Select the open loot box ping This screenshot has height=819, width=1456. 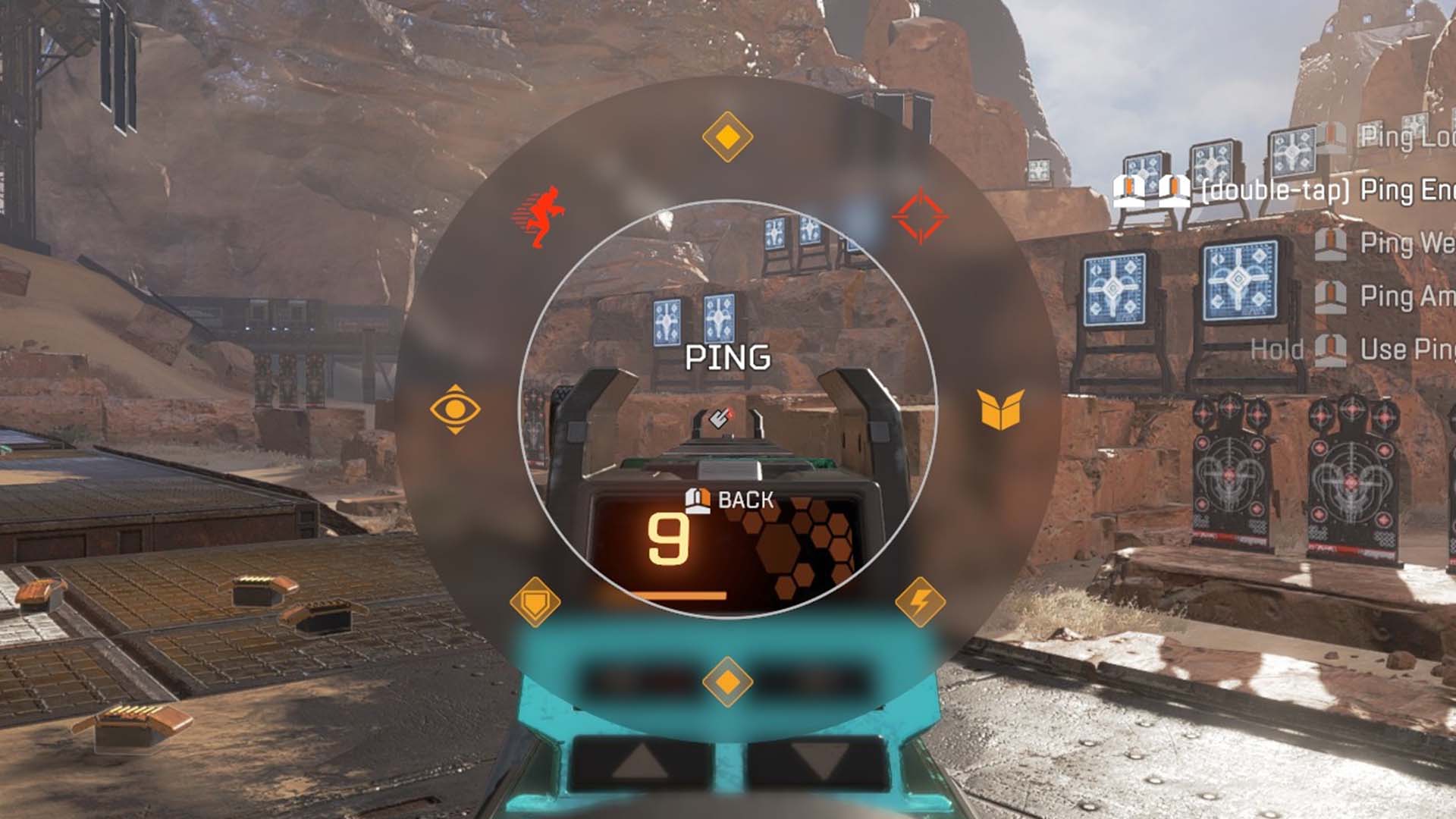click(x=1001, y=409)
